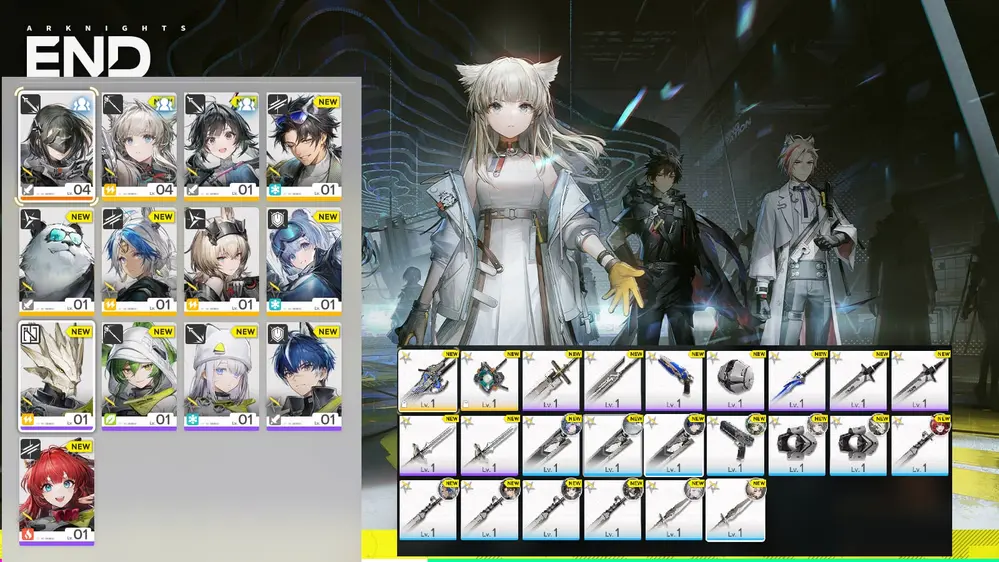Choose the dark gray pistol weapon slot
The width and height of the screenshot is (999, 562).
coord(736,444)
